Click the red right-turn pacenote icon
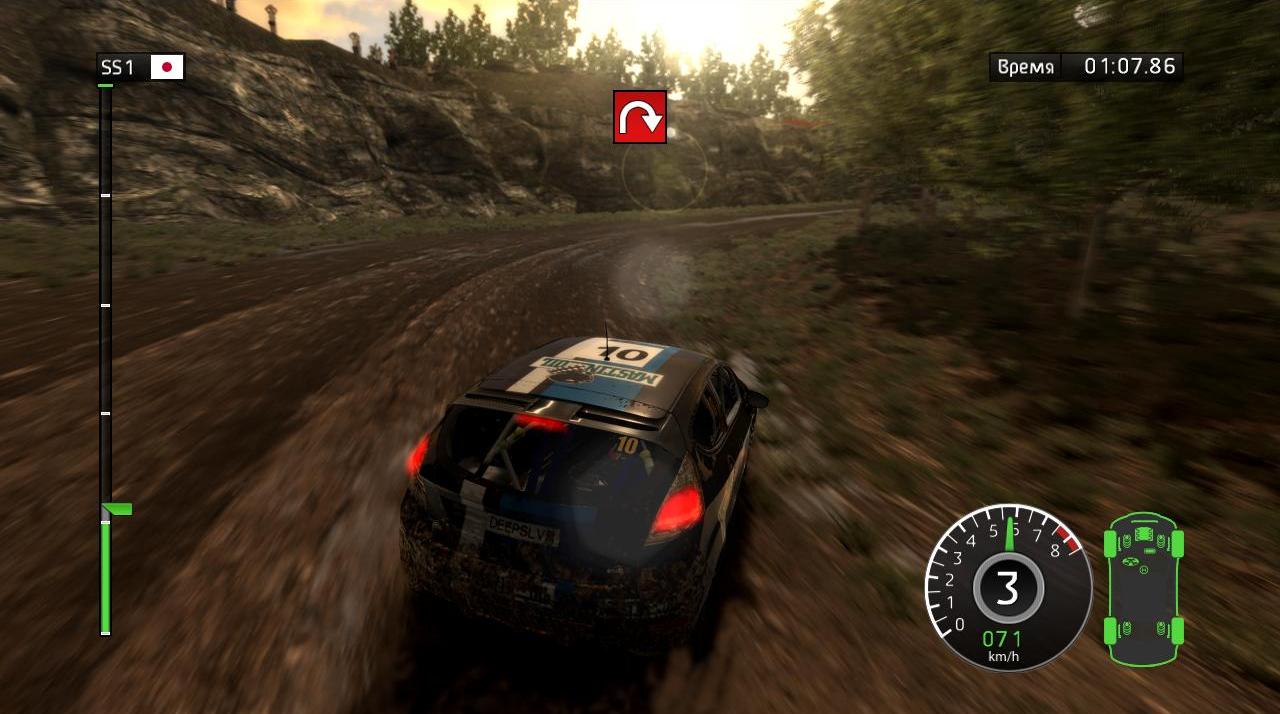The height and width of the screenshot is (714, 1280). point(640,117)
